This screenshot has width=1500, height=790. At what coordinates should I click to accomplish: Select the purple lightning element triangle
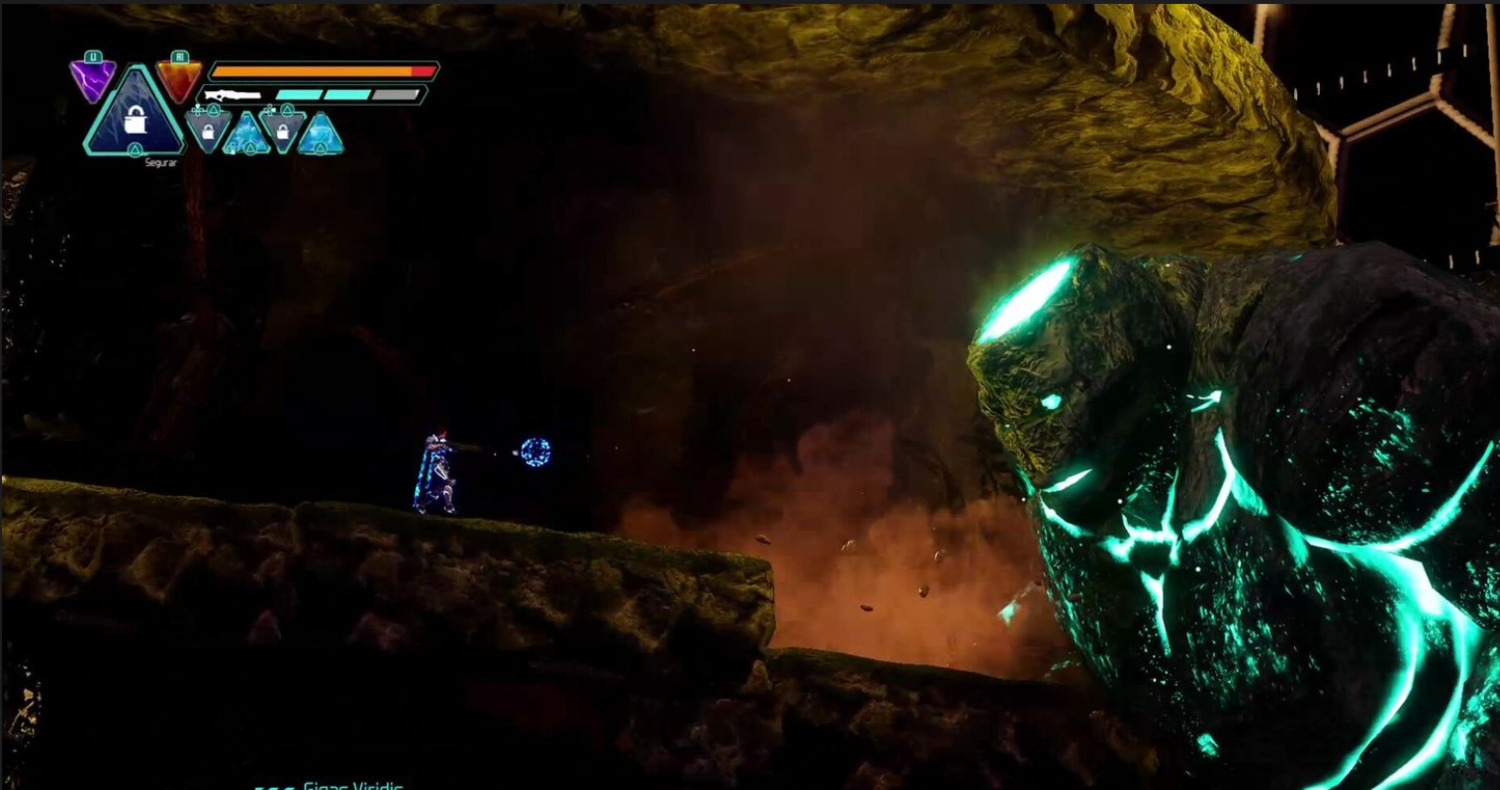click(x=92, y=78)
